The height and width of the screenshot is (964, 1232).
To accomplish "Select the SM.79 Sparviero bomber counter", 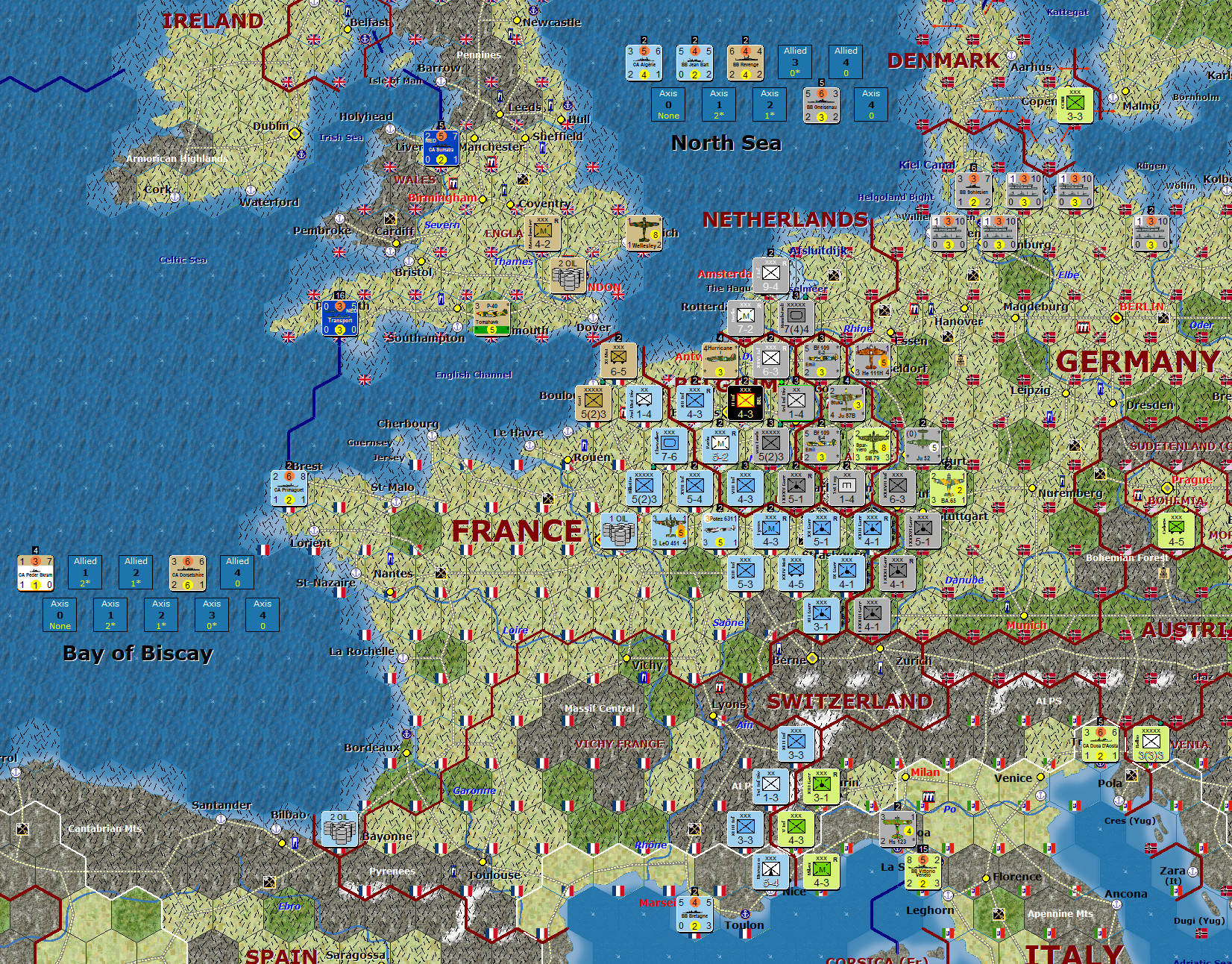I will pos(872,445).
